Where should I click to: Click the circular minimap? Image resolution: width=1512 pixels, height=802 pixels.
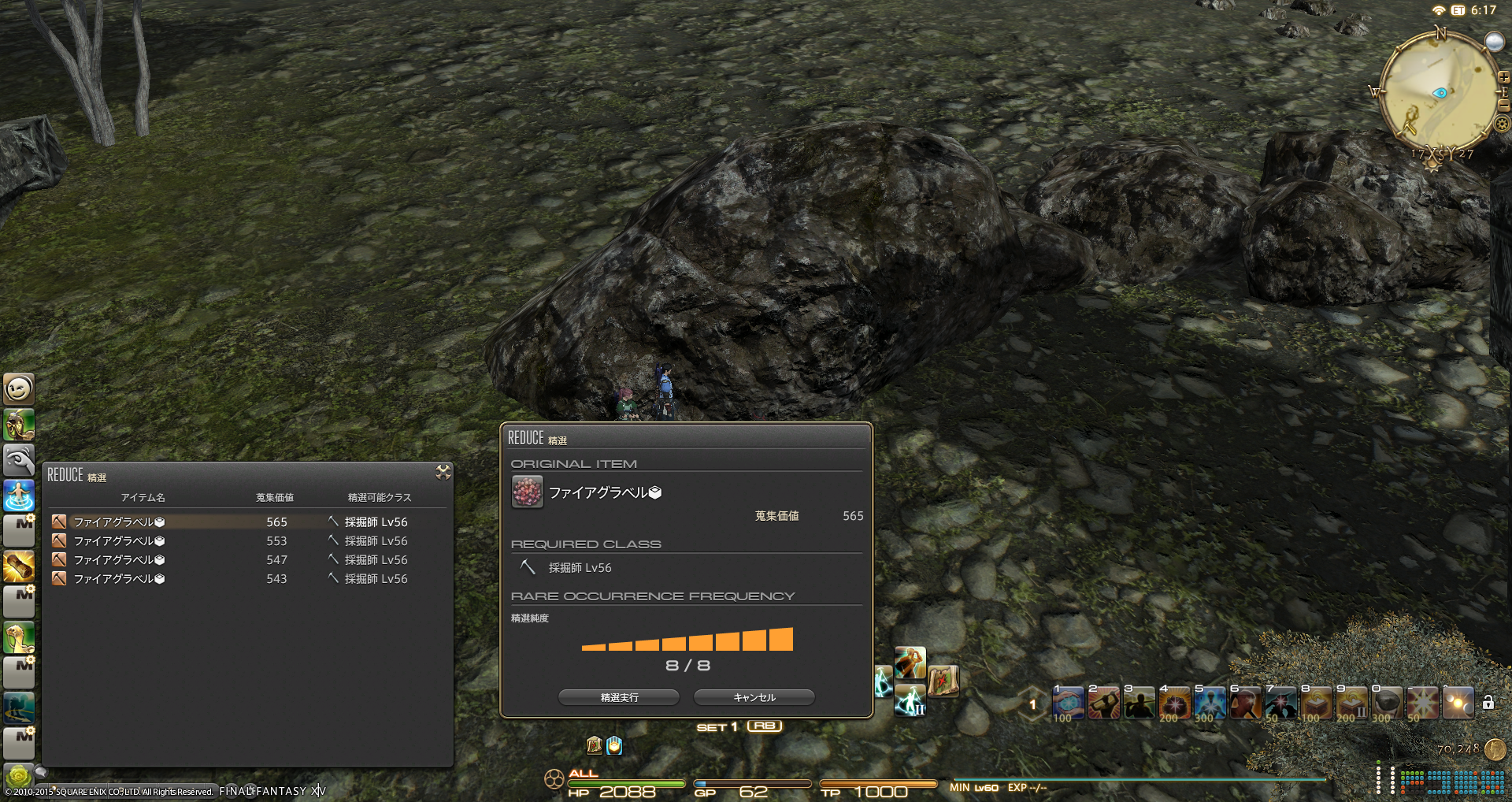coord(1440,93)
